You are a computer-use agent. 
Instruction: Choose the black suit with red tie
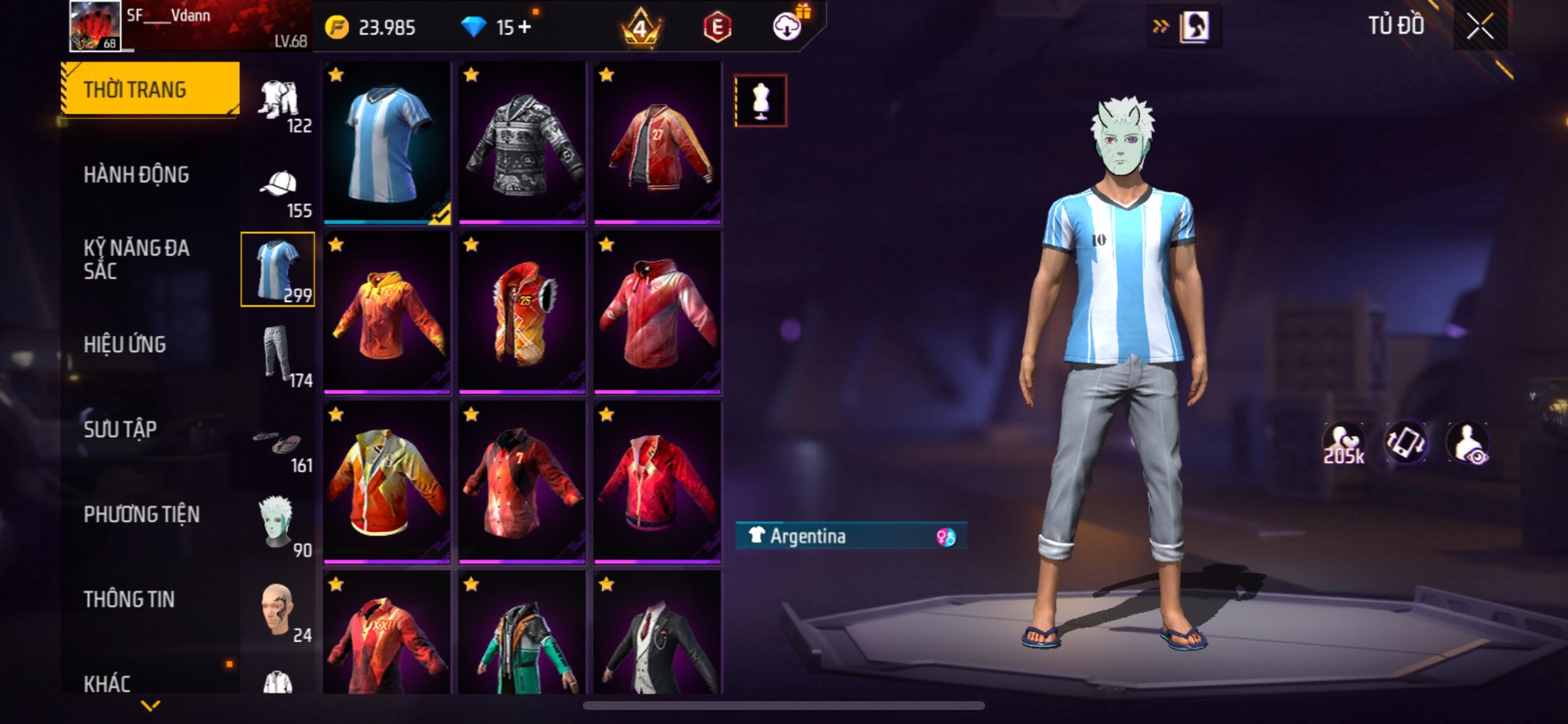(658, 637)
